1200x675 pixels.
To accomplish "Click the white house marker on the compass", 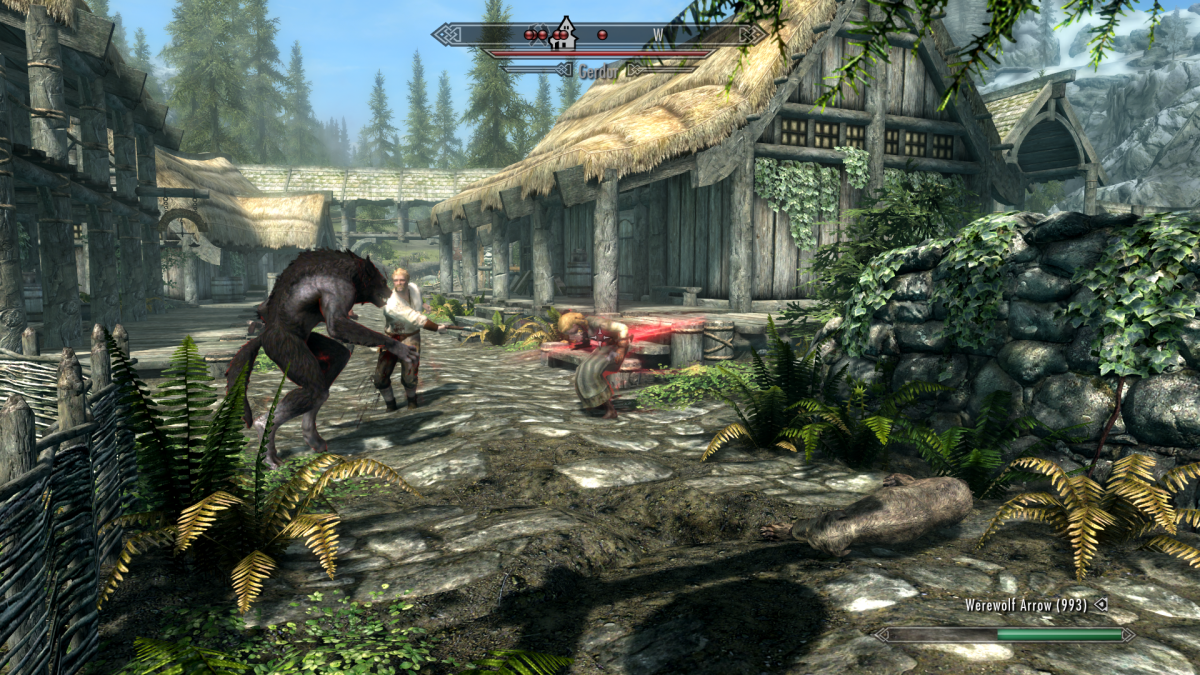I will coord(565,32).
